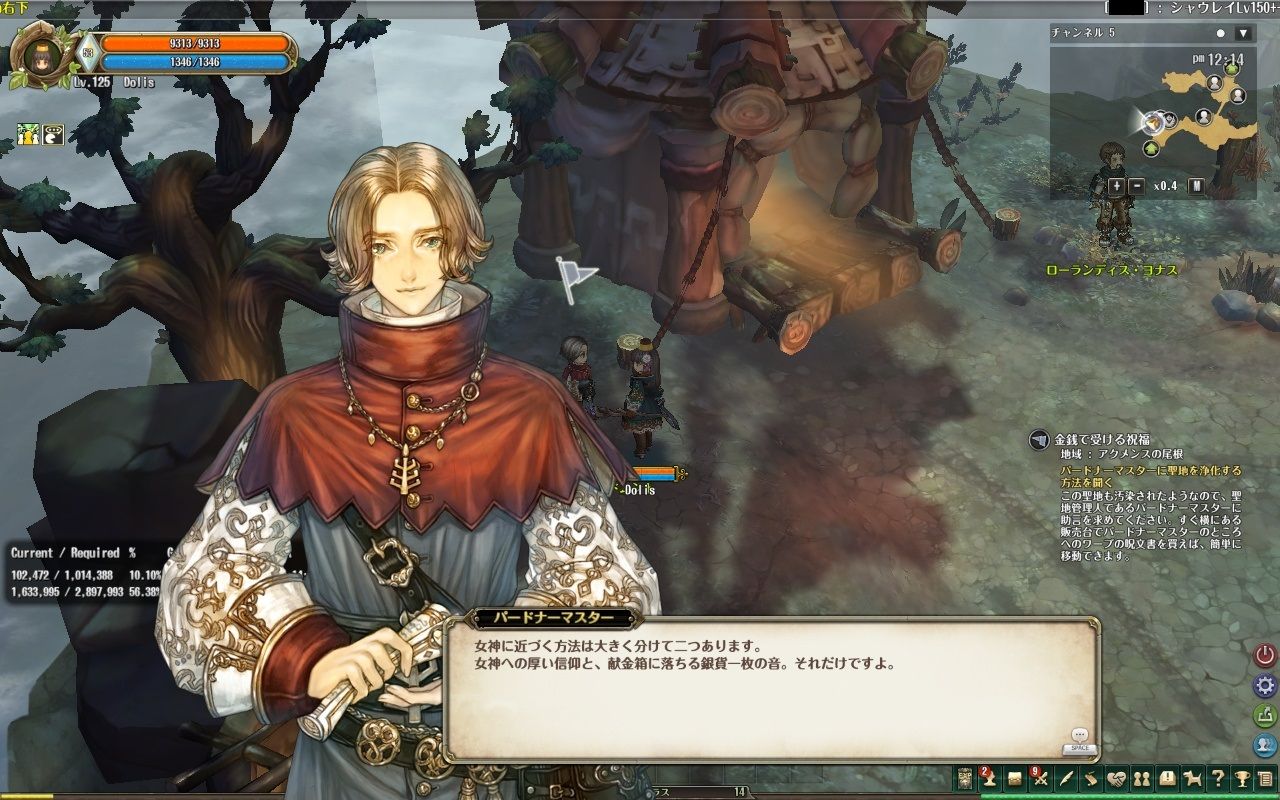Click the white dot toggle on minimap header
This screenshot has height=800, width=1280.
point(1222,33)
